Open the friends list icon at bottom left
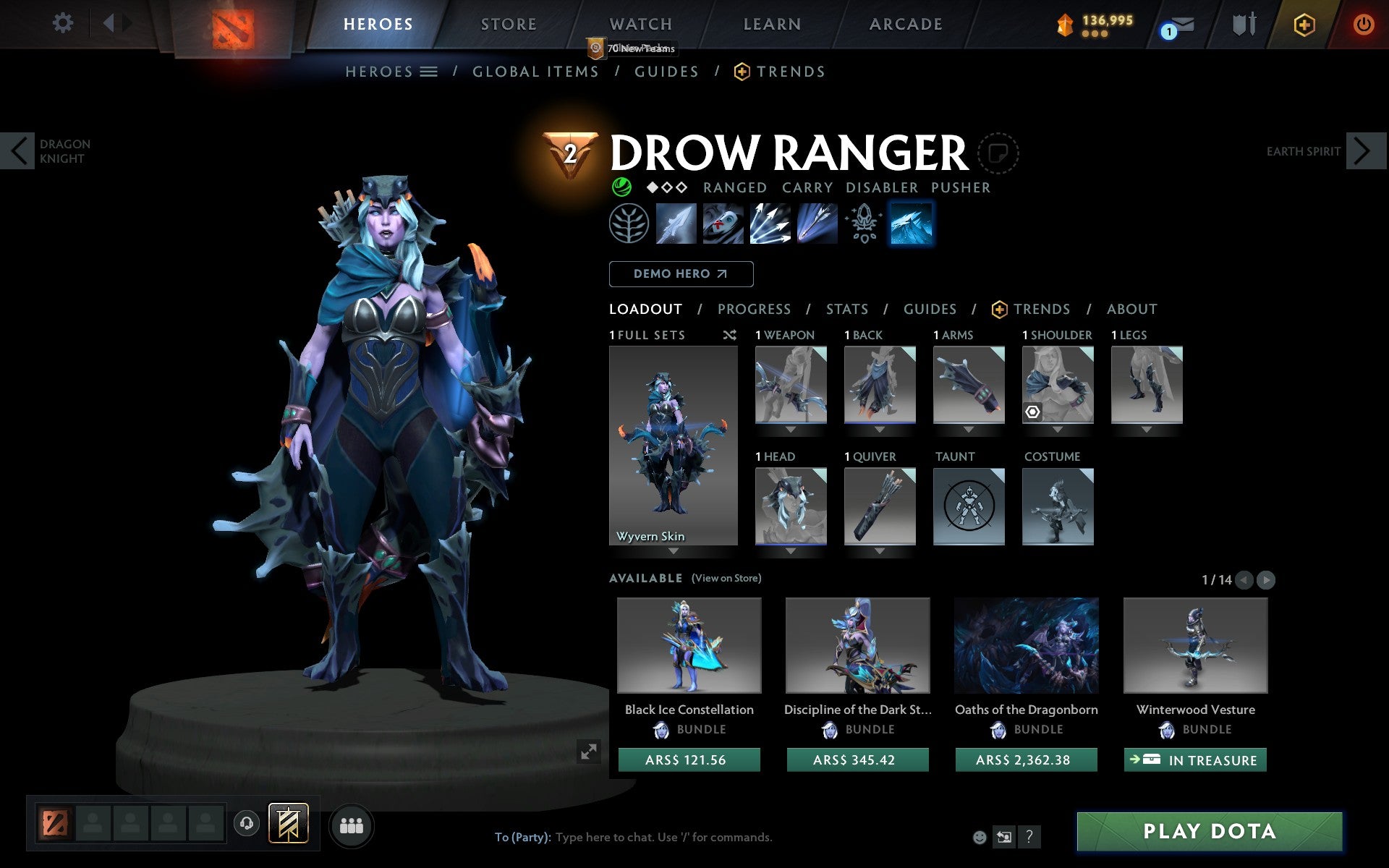 click(352, 825)
